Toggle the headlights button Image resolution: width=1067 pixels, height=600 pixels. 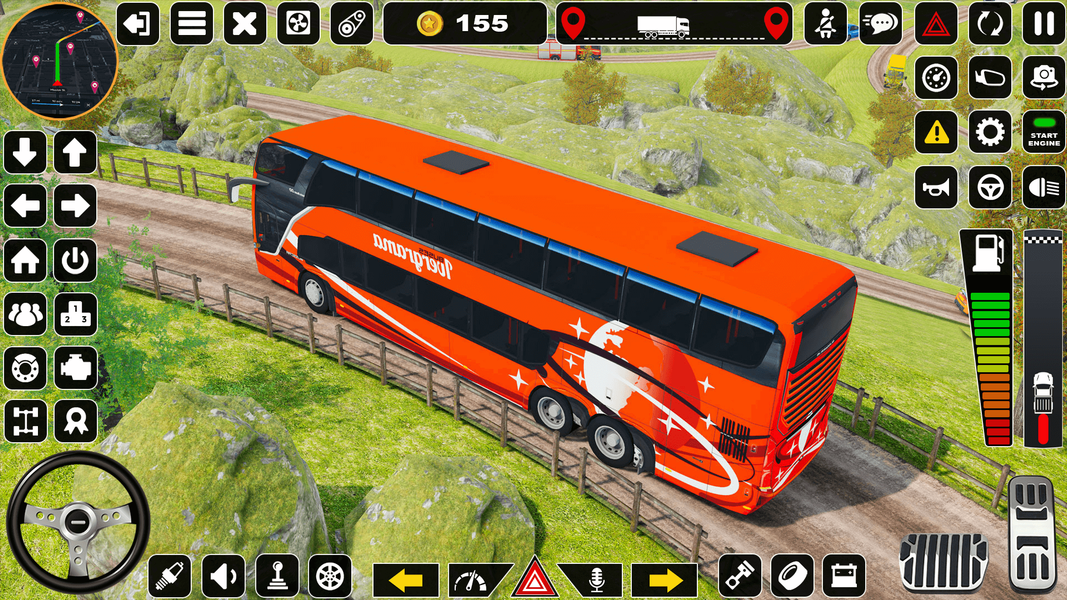tap(1043, 187)
